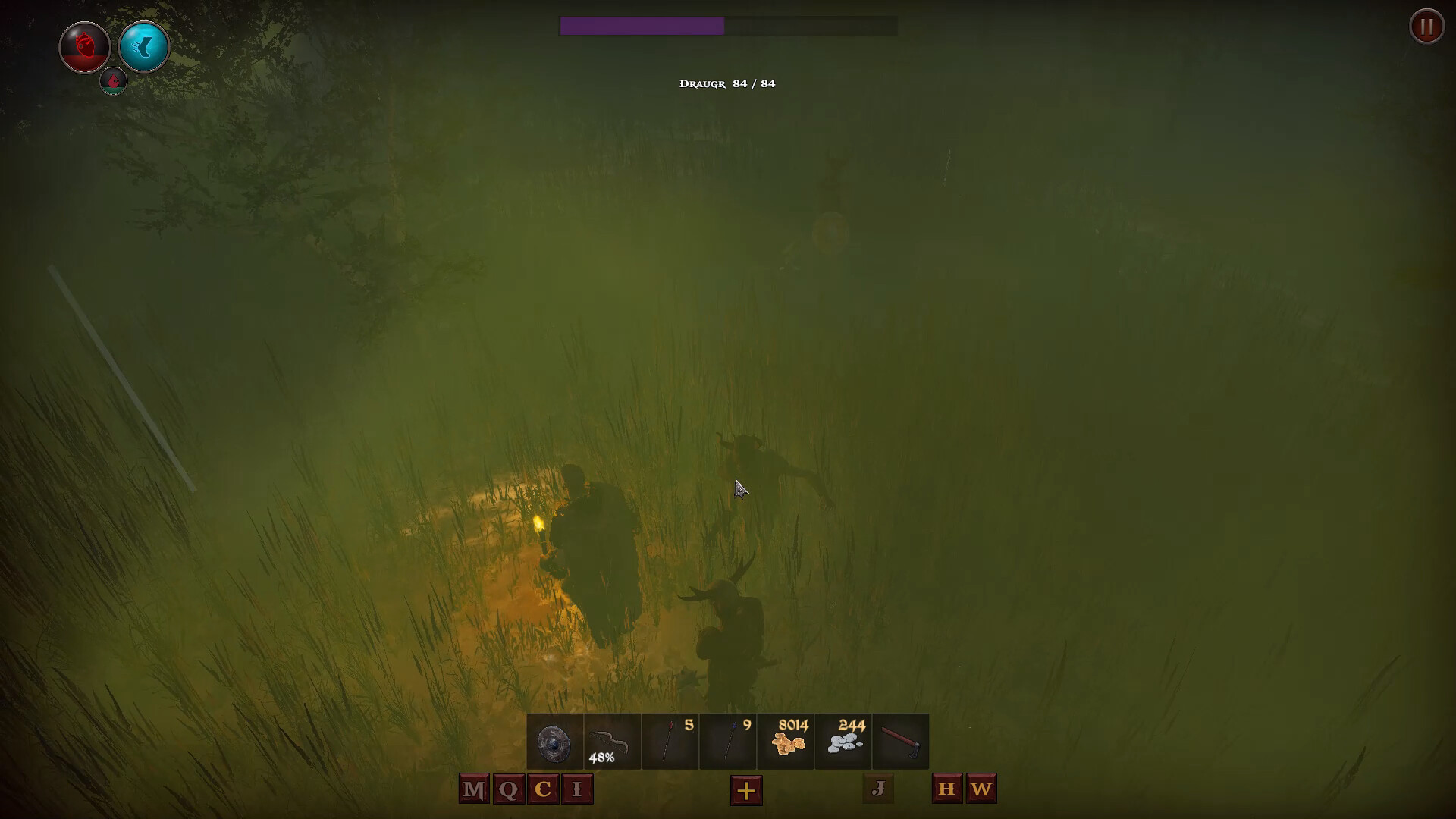Open the inventory via the I button
The height and width of the screenshot is (819, 1456).
click(x=576, y=789)
